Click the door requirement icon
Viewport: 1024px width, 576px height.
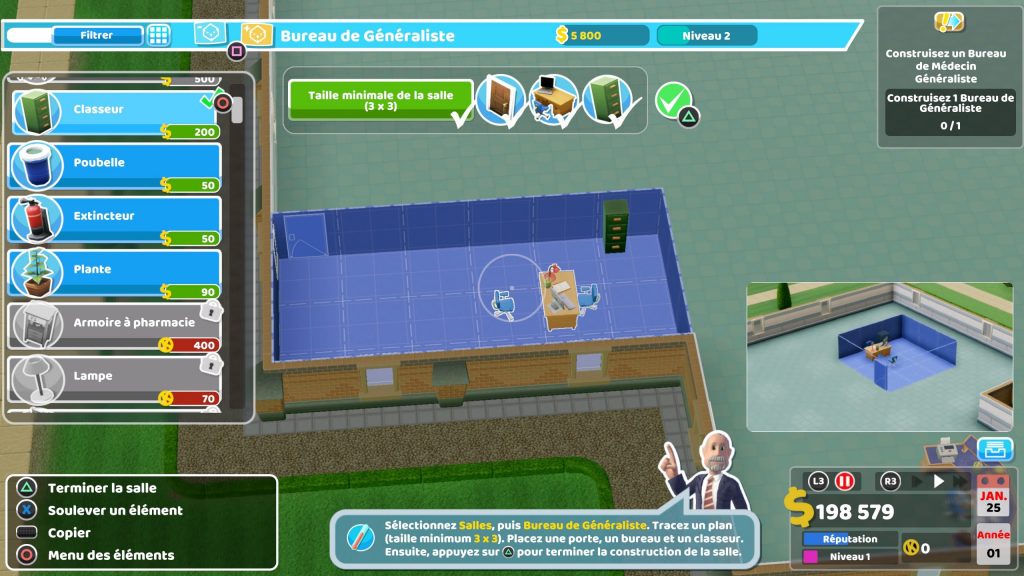click(x=500, y=100)
